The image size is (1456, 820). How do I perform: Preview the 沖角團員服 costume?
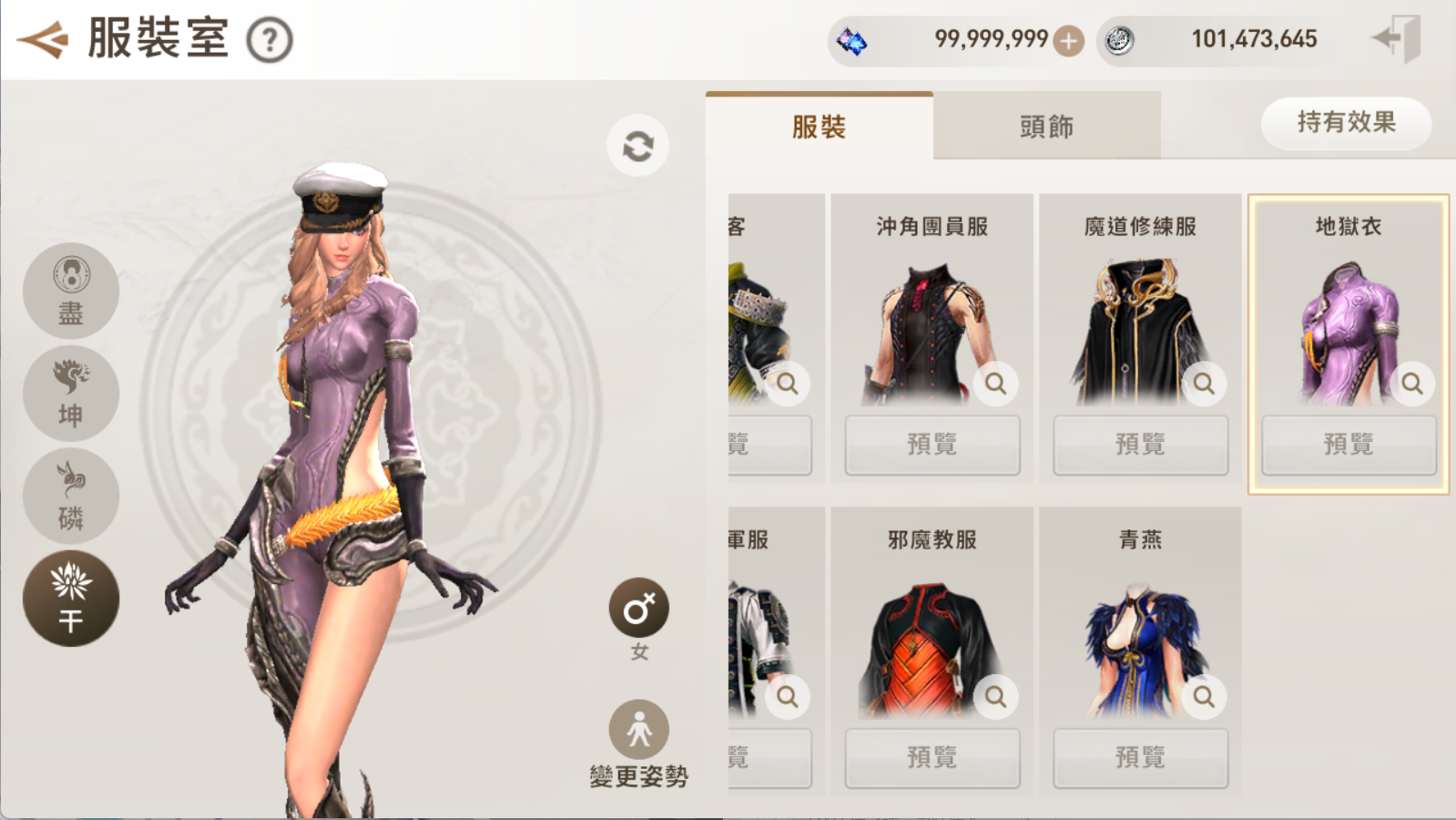click(x=932, y=445)
